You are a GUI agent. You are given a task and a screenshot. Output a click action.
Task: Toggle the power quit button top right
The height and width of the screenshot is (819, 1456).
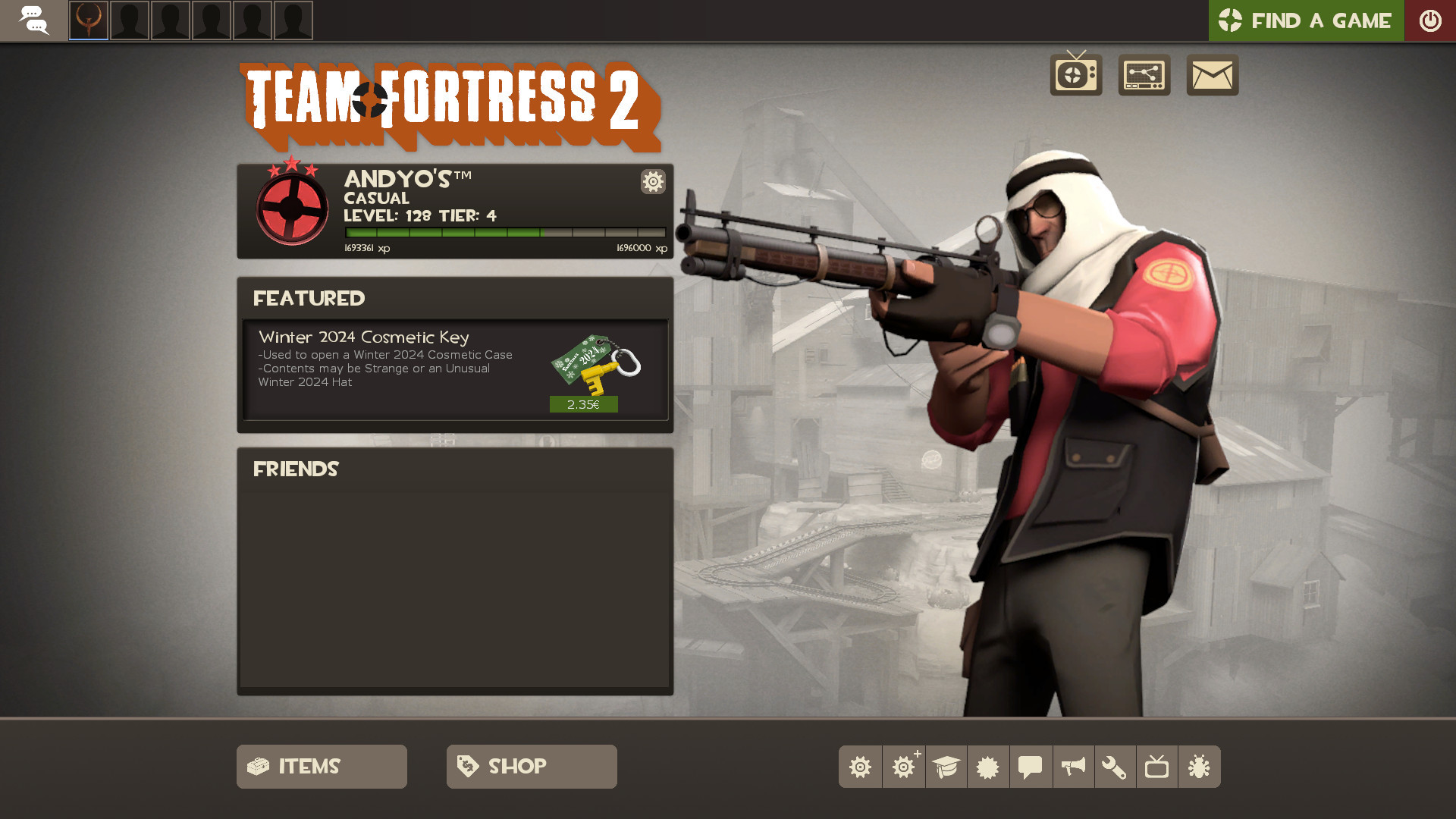click(1430, 20)
